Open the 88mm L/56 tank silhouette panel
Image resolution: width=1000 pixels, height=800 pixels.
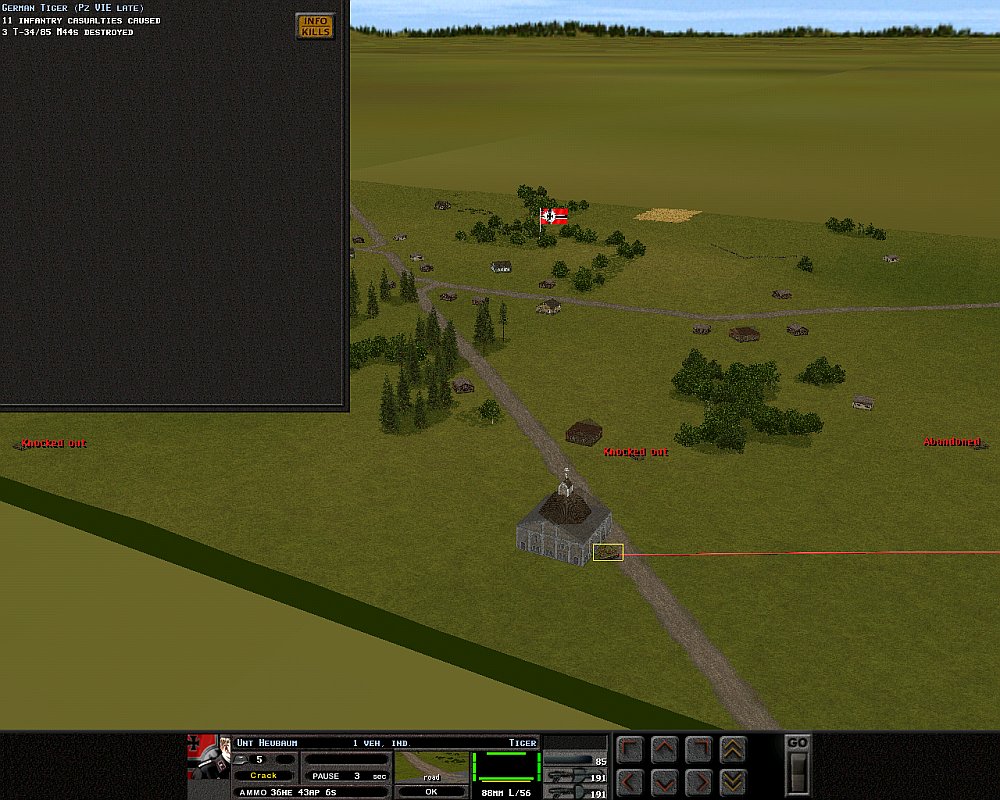tap(505, 767)
